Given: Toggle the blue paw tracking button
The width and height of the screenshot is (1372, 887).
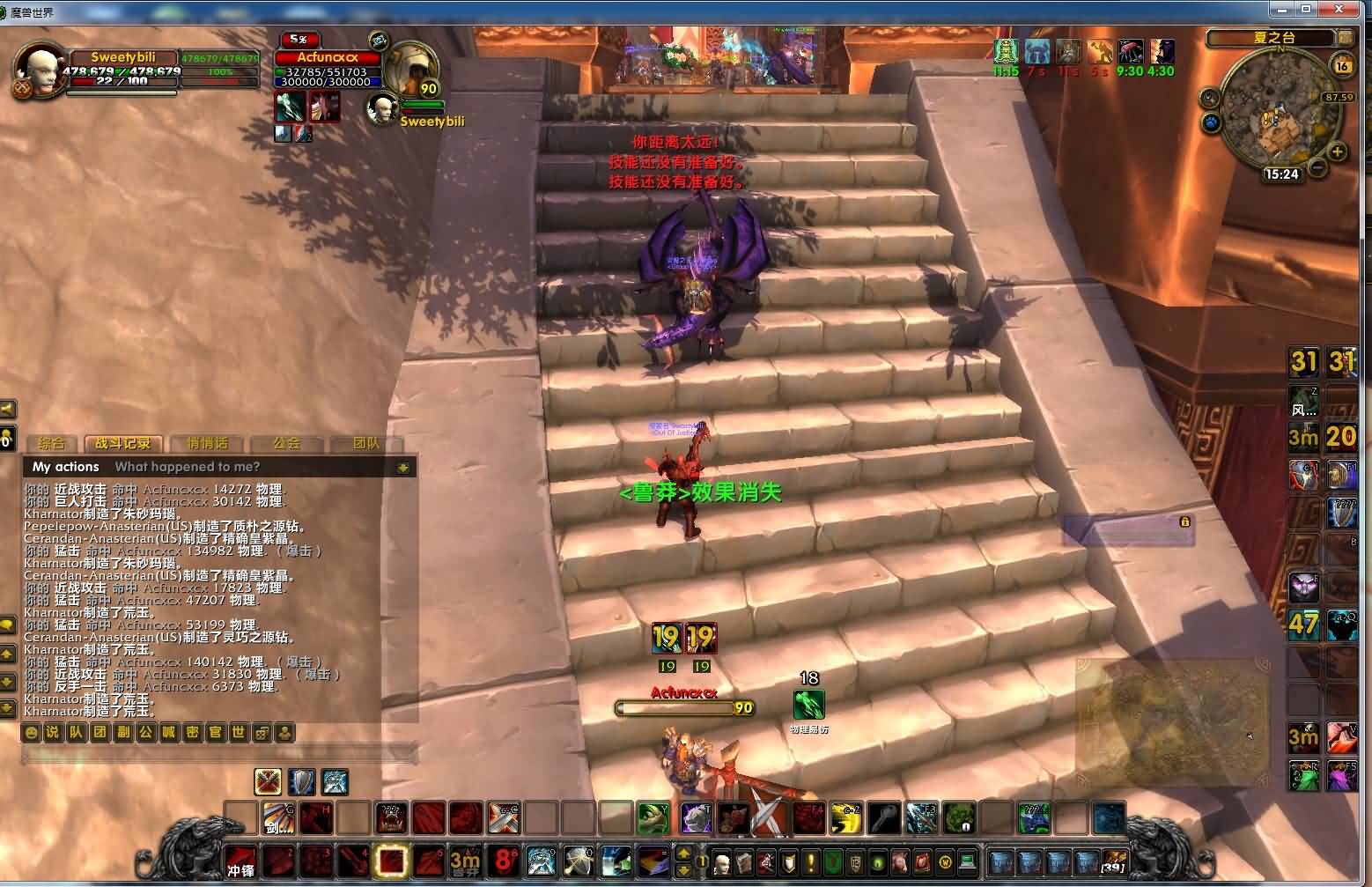Looking at the screenshot, I should pyautogui.click(x=1212, y=122).
